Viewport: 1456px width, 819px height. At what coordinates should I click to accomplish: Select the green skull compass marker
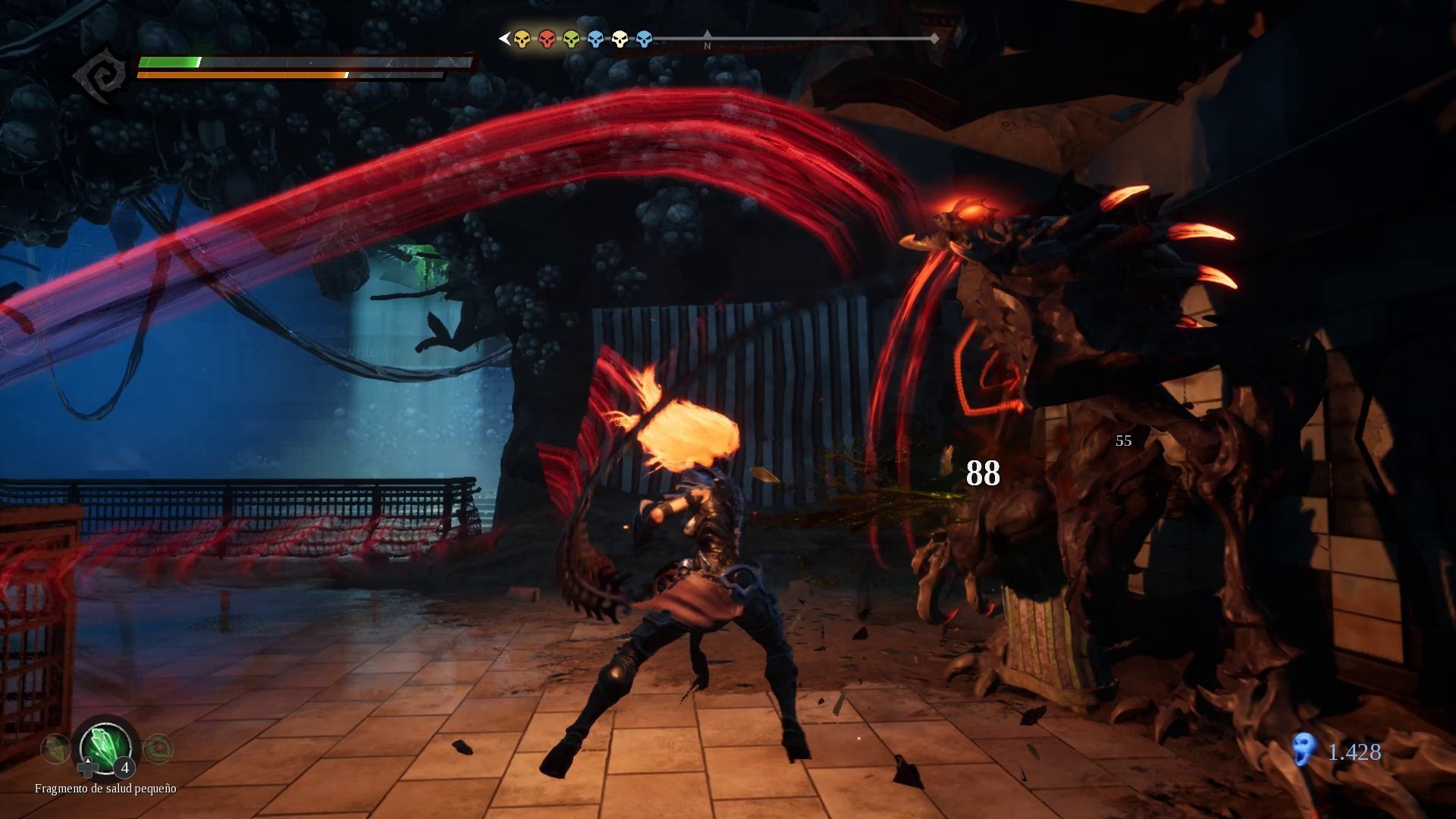tap(571, 39)
